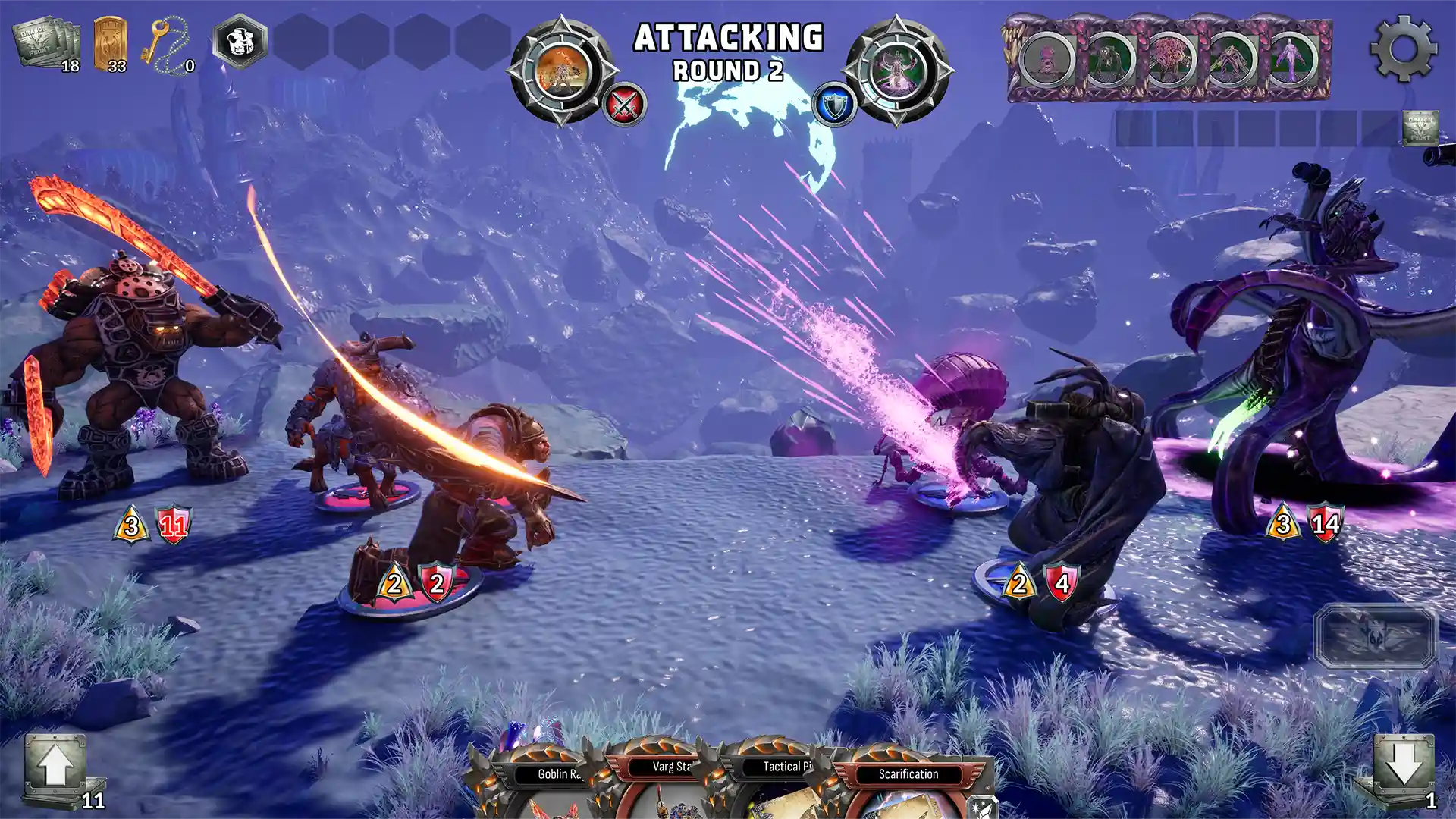Click the faded winged emblem button

tap(1375, 635)
